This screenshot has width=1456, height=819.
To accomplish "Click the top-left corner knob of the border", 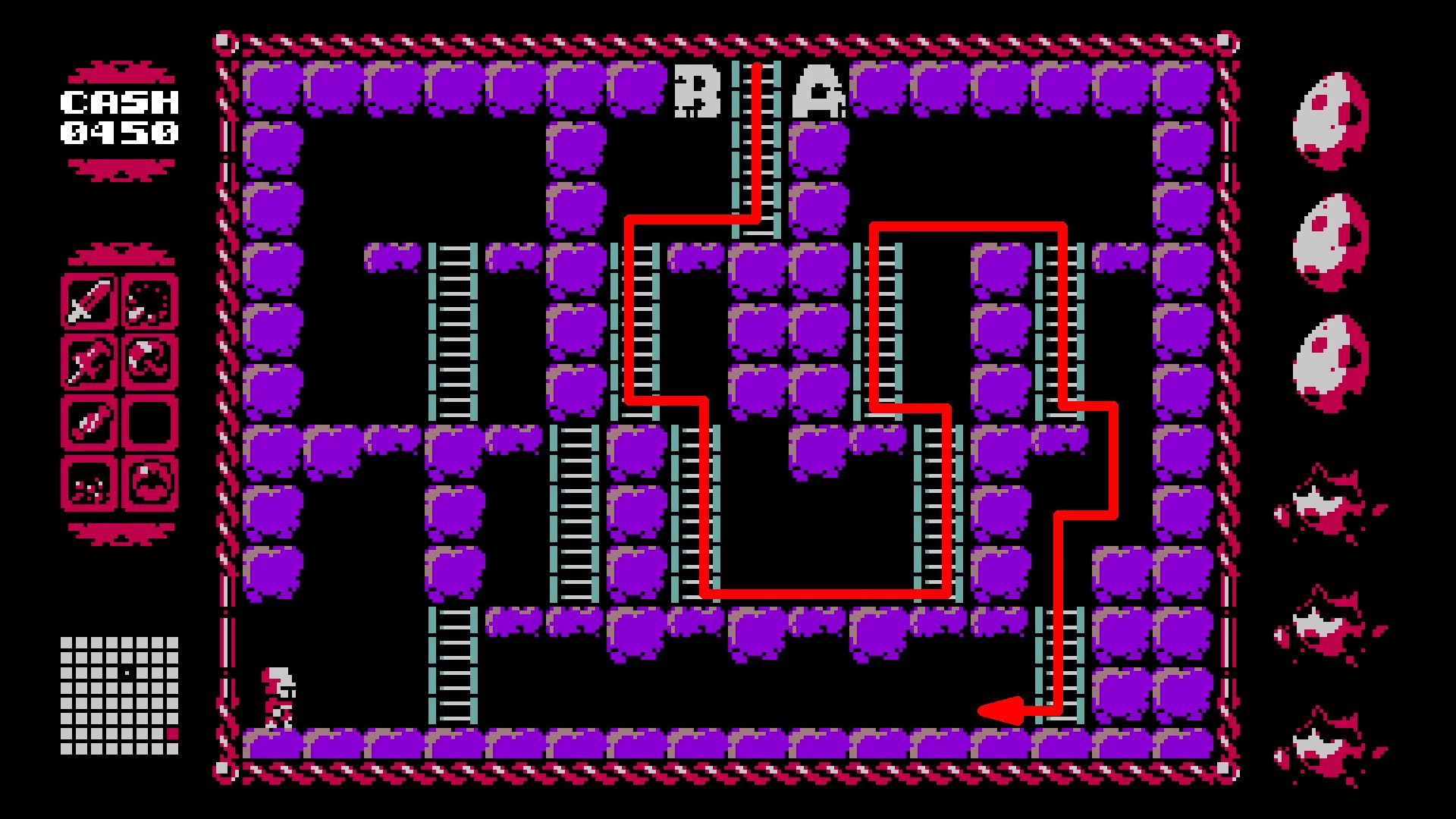I will click(x=224, y=38).
